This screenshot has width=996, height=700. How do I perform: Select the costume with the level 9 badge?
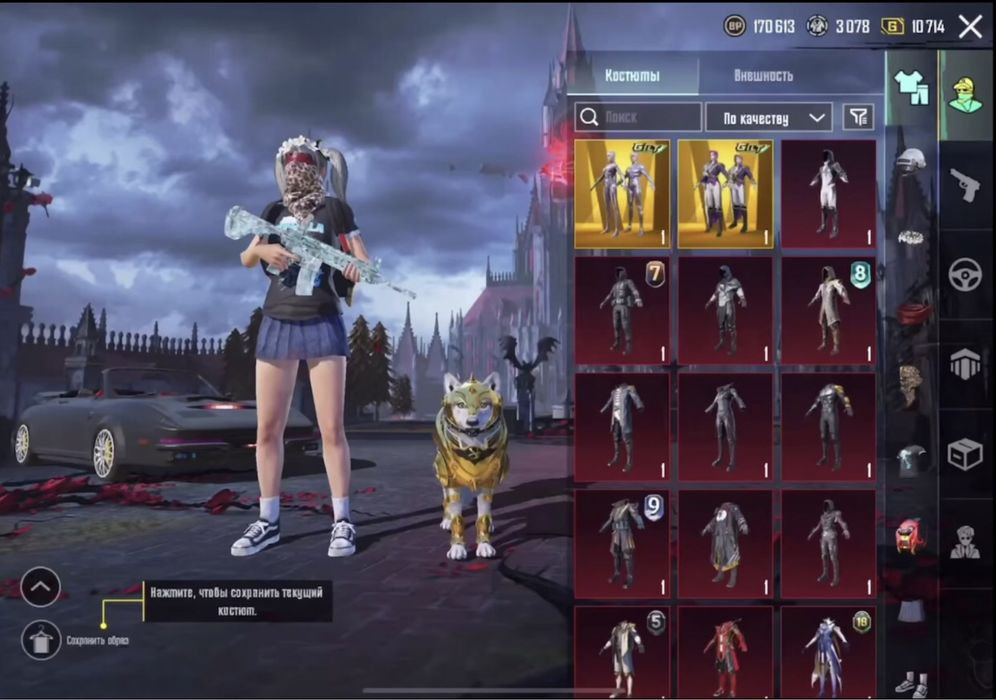coord(622,542)
